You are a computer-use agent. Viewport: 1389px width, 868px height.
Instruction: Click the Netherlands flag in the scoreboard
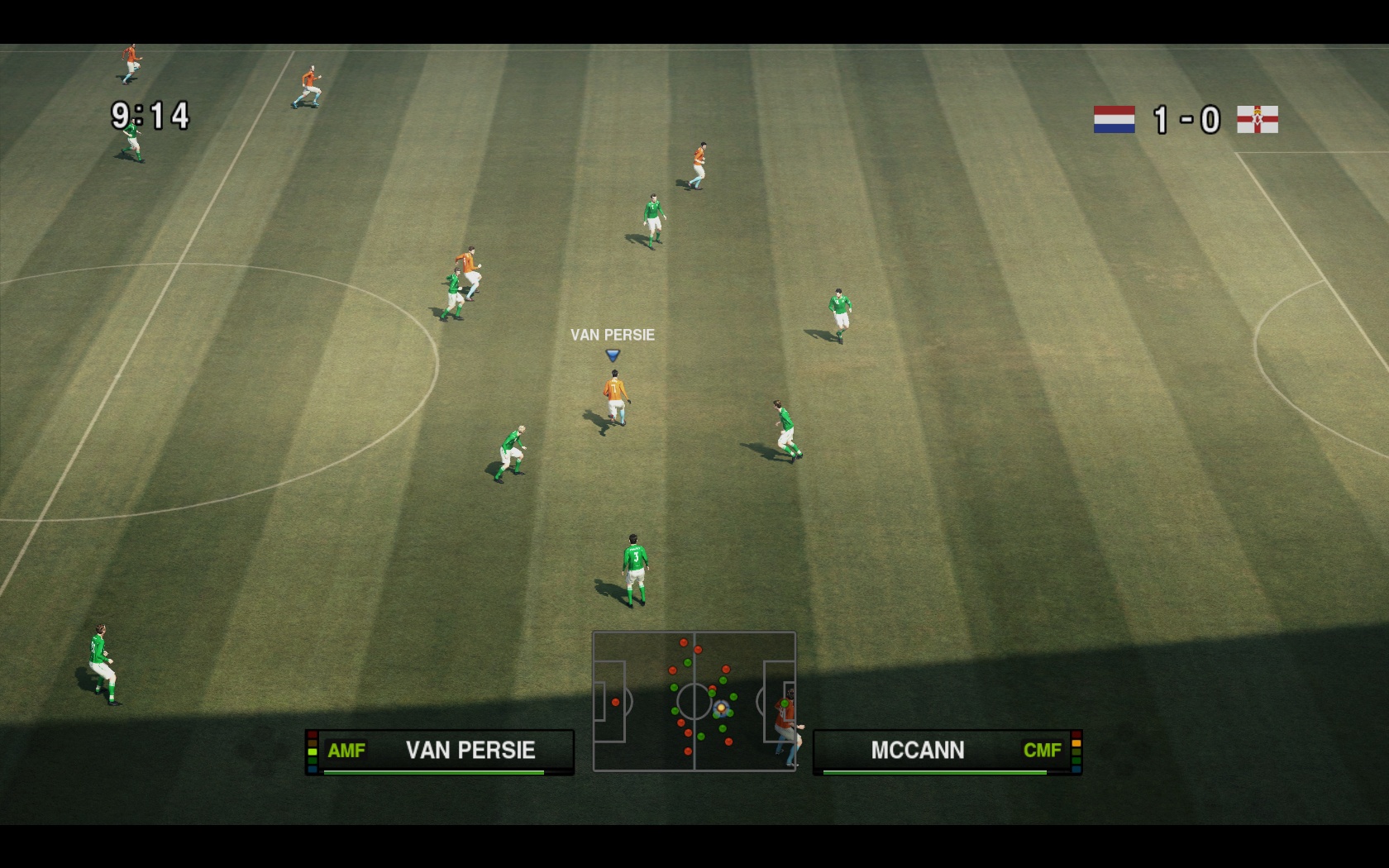point(1114,120)
